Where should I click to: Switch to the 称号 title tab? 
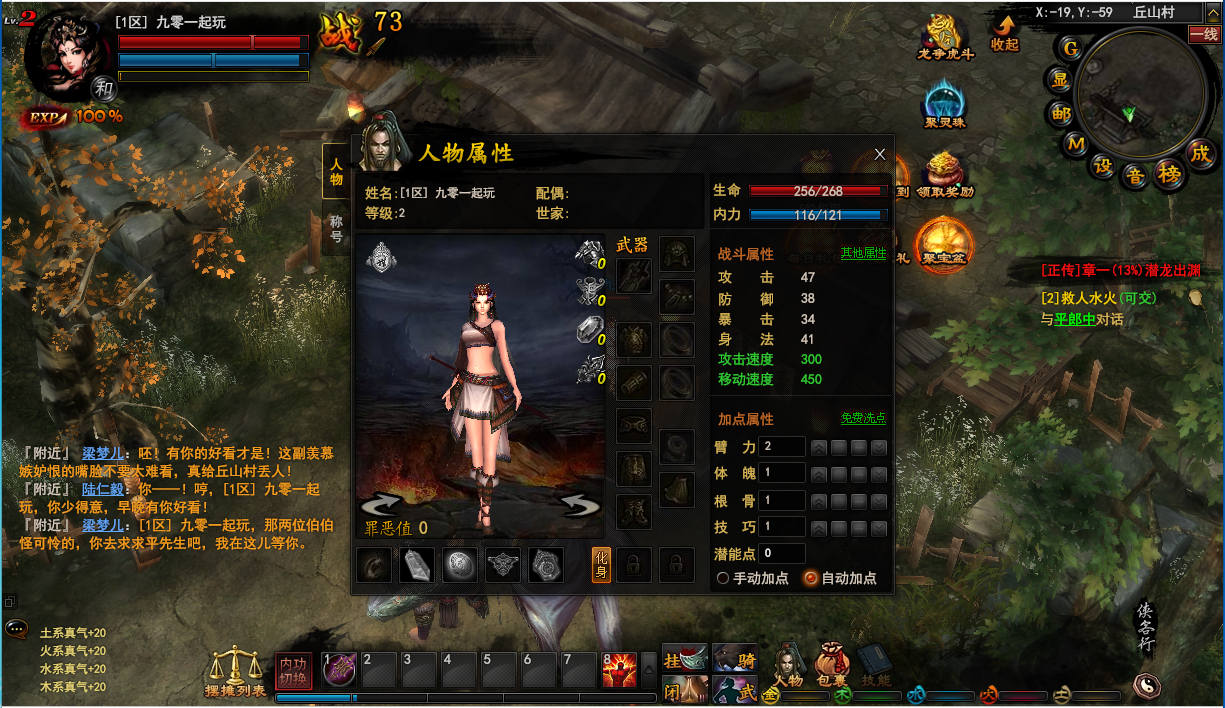[x=336, y=230]
